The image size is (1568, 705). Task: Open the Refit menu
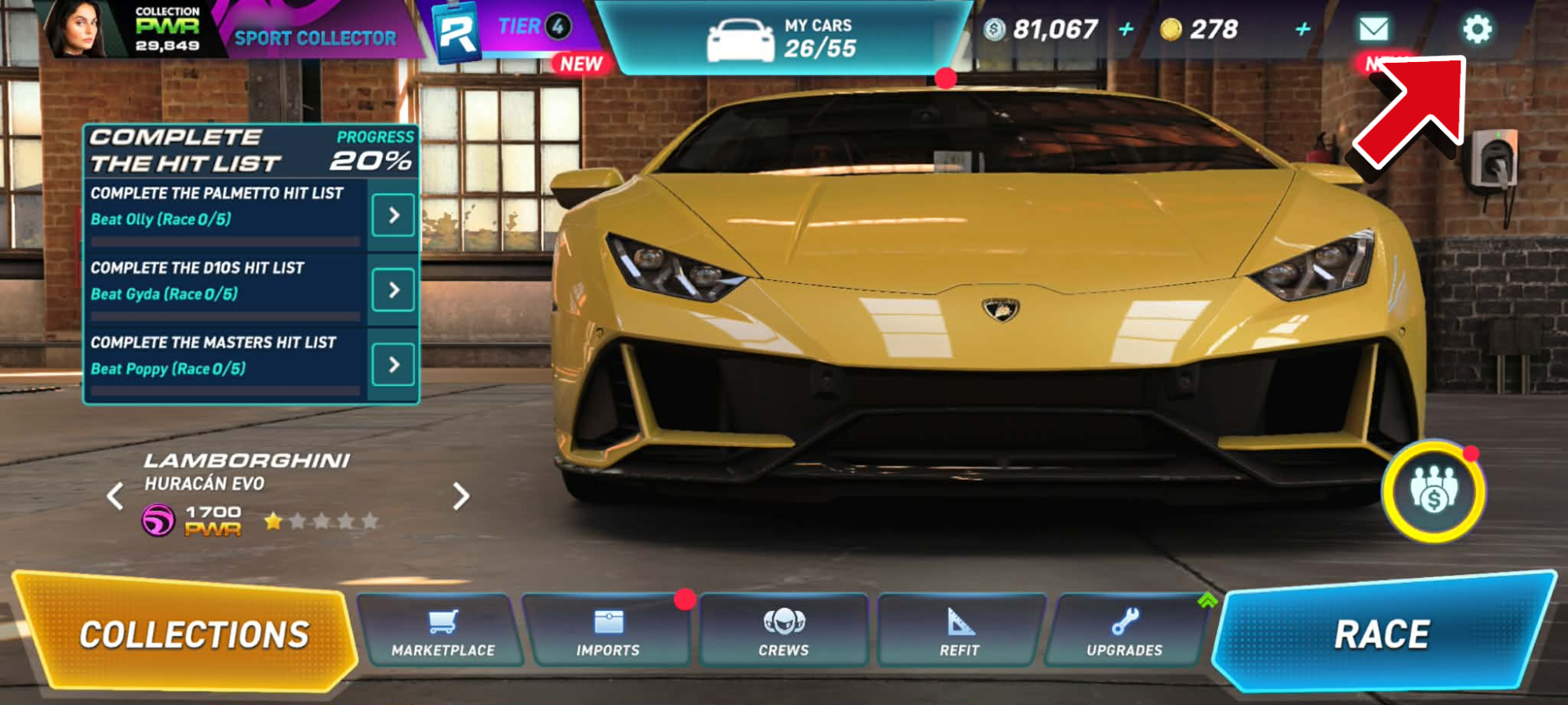click(x=960, y=632)
